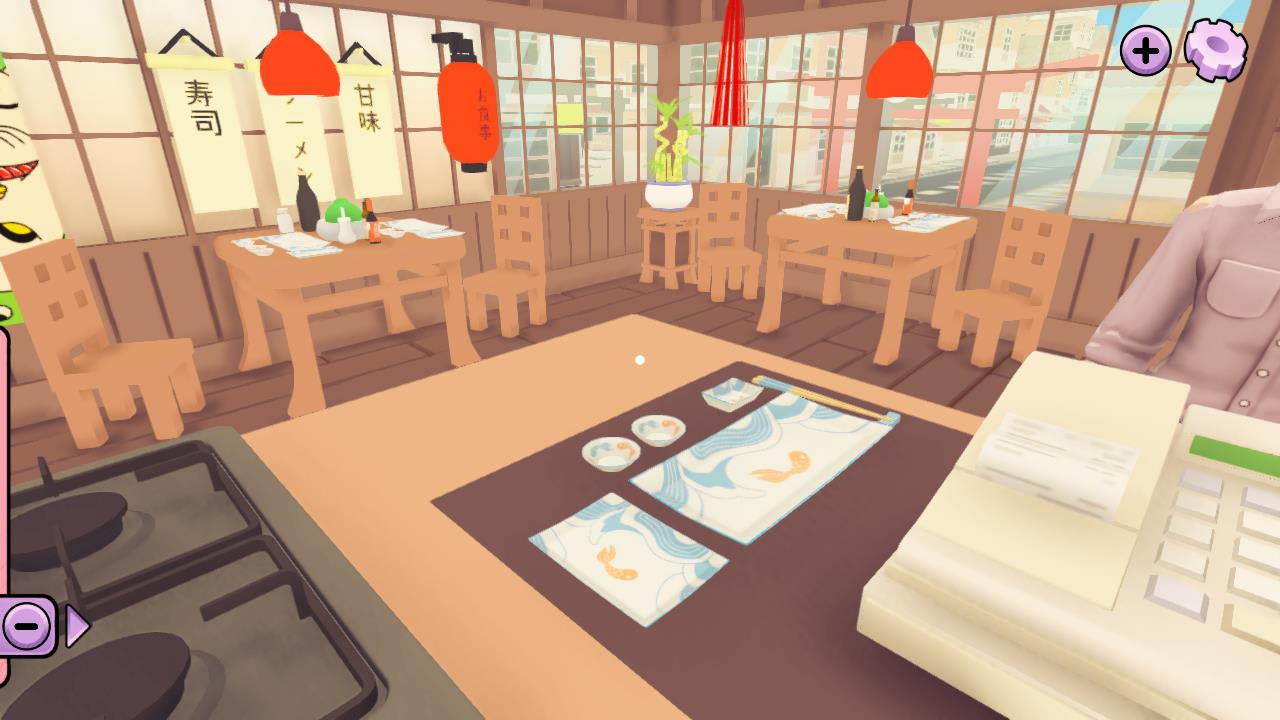Click the green wasabi mound on the left table
This screenshot has width=1280, height=720.
click(343, 210)
